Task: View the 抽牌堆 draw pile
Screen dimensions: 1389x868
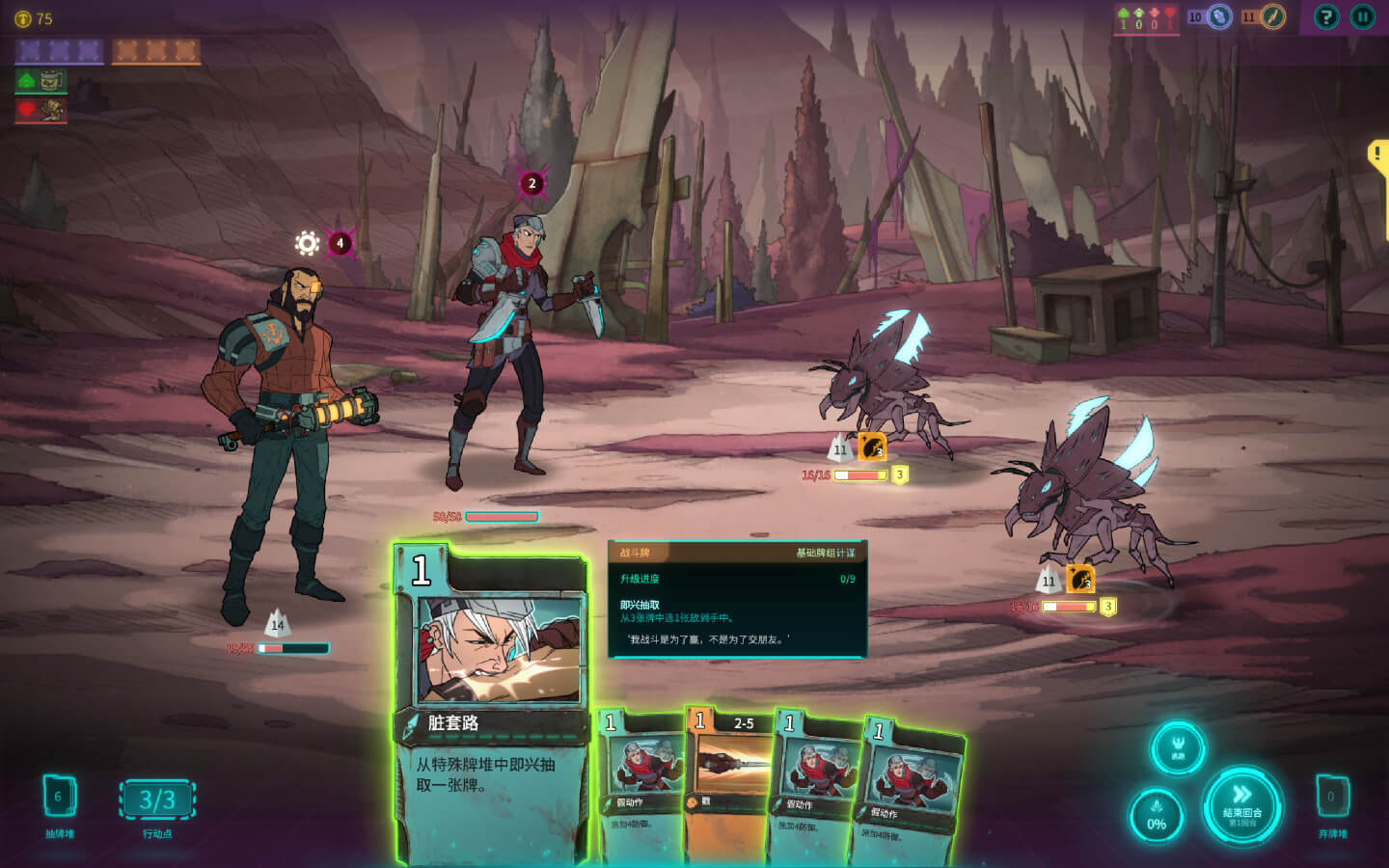Action: (59, 798)
